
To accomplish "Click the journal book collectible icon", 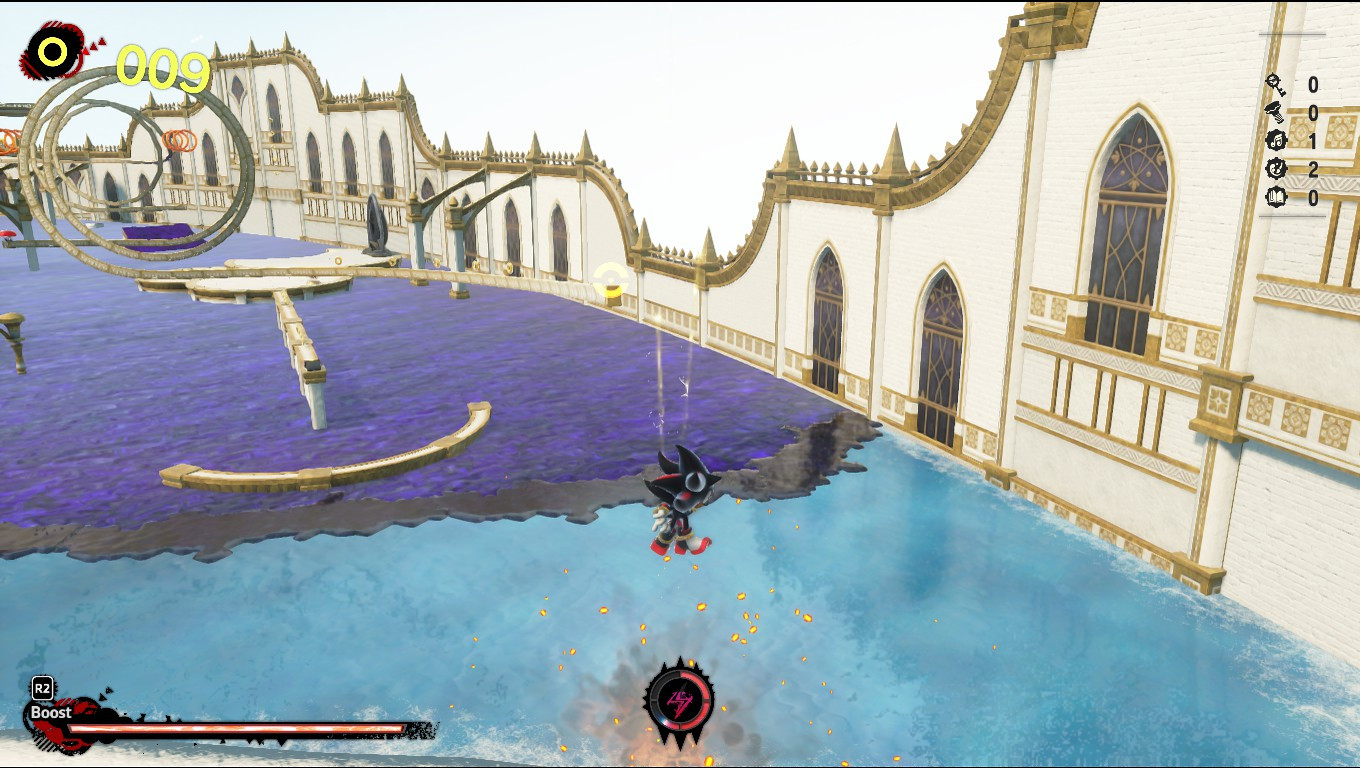I will (x=1276, y=196).
